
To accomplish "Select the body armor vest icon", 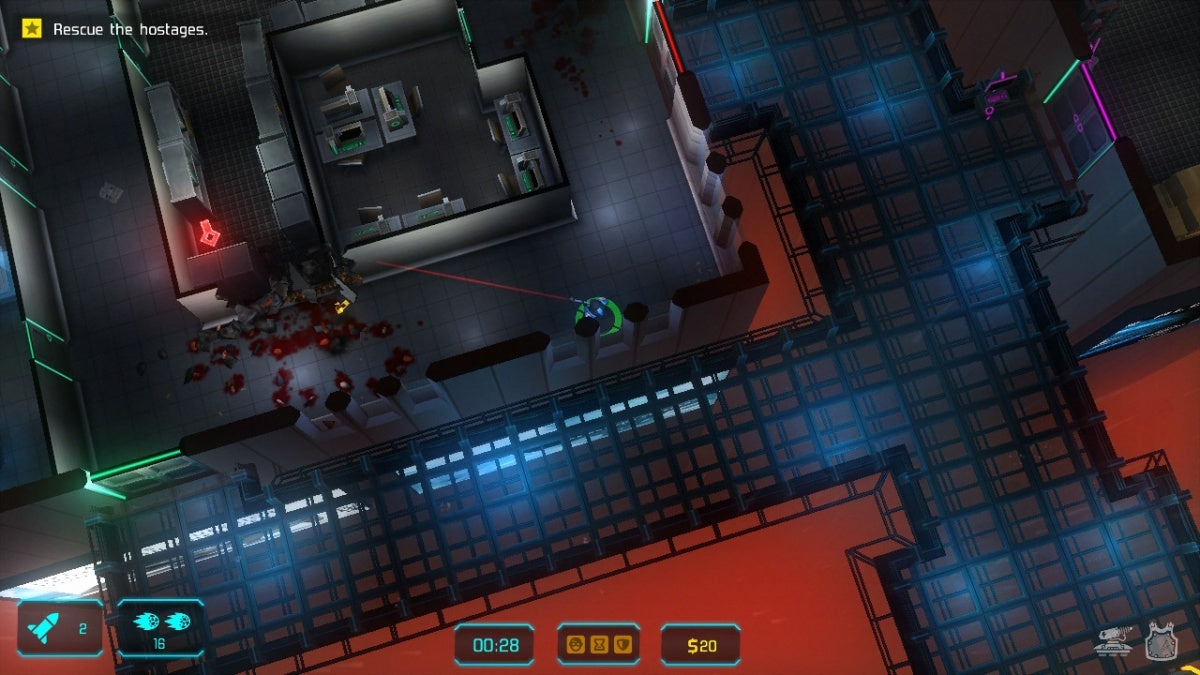I will click(x=1160, y=639).
